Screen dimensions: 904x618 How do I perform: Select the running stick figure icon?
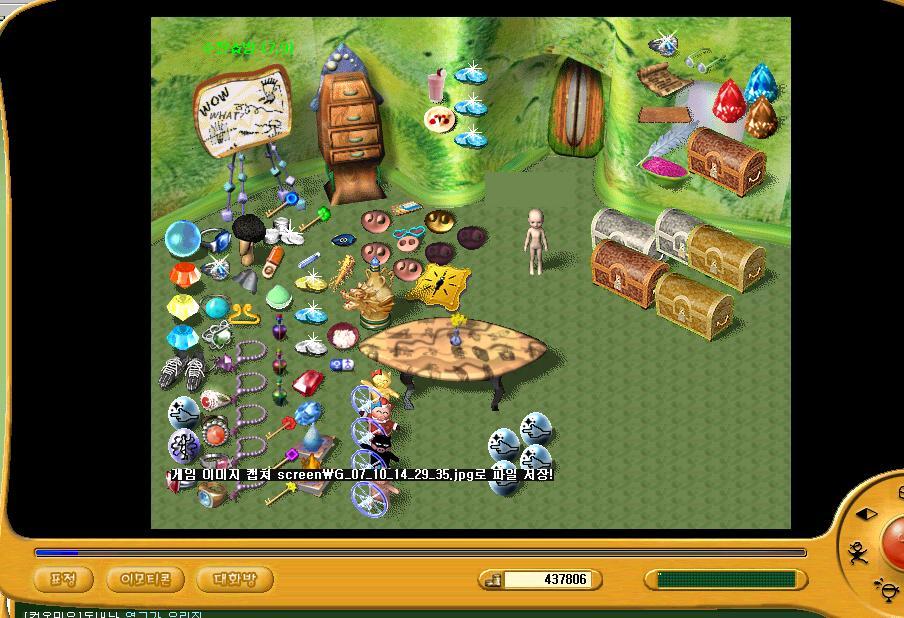857,551
